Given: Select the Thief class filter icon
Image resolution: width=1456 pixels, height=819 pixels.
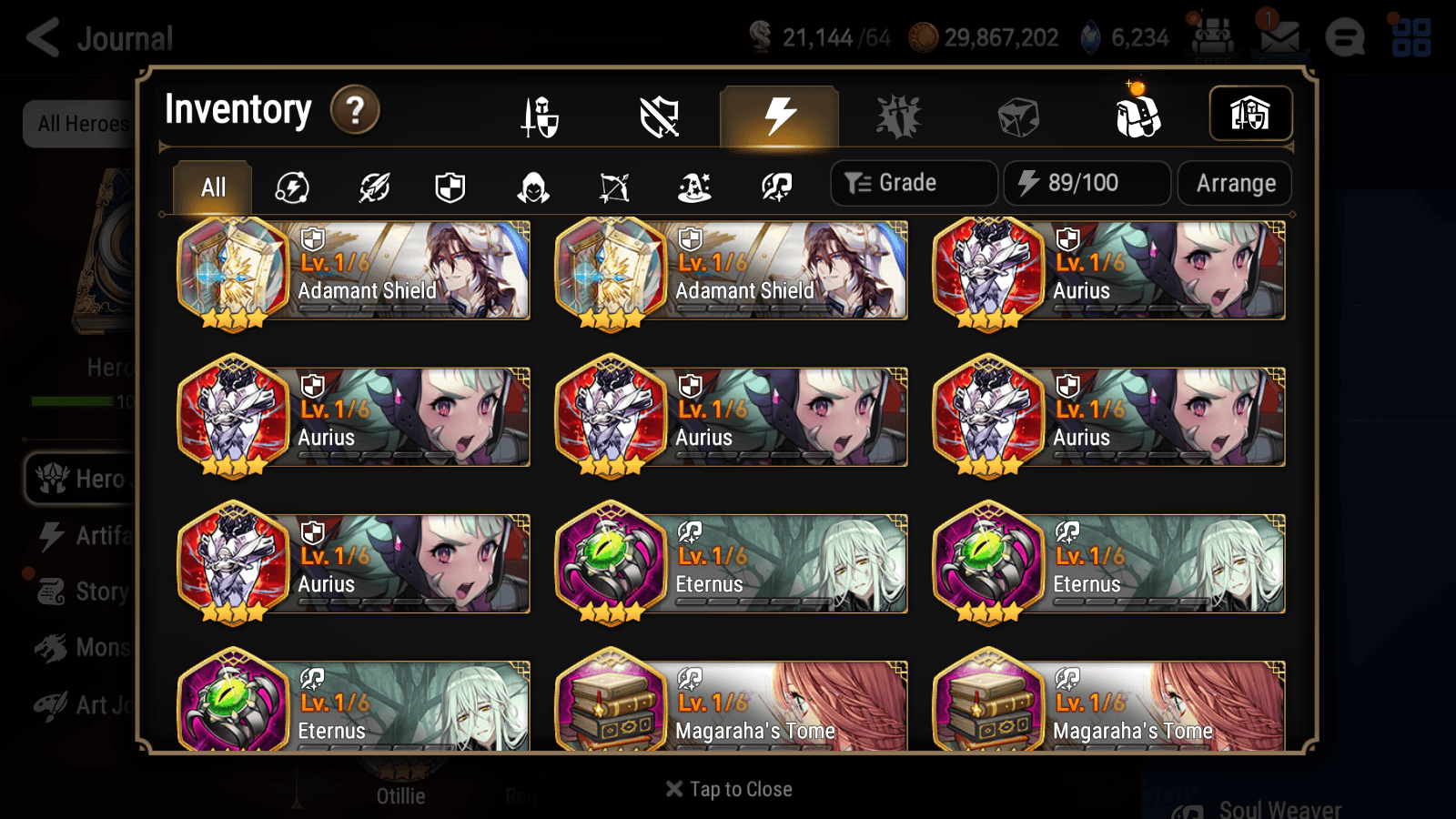Looking at the screenshot, I should coord(532,187).
